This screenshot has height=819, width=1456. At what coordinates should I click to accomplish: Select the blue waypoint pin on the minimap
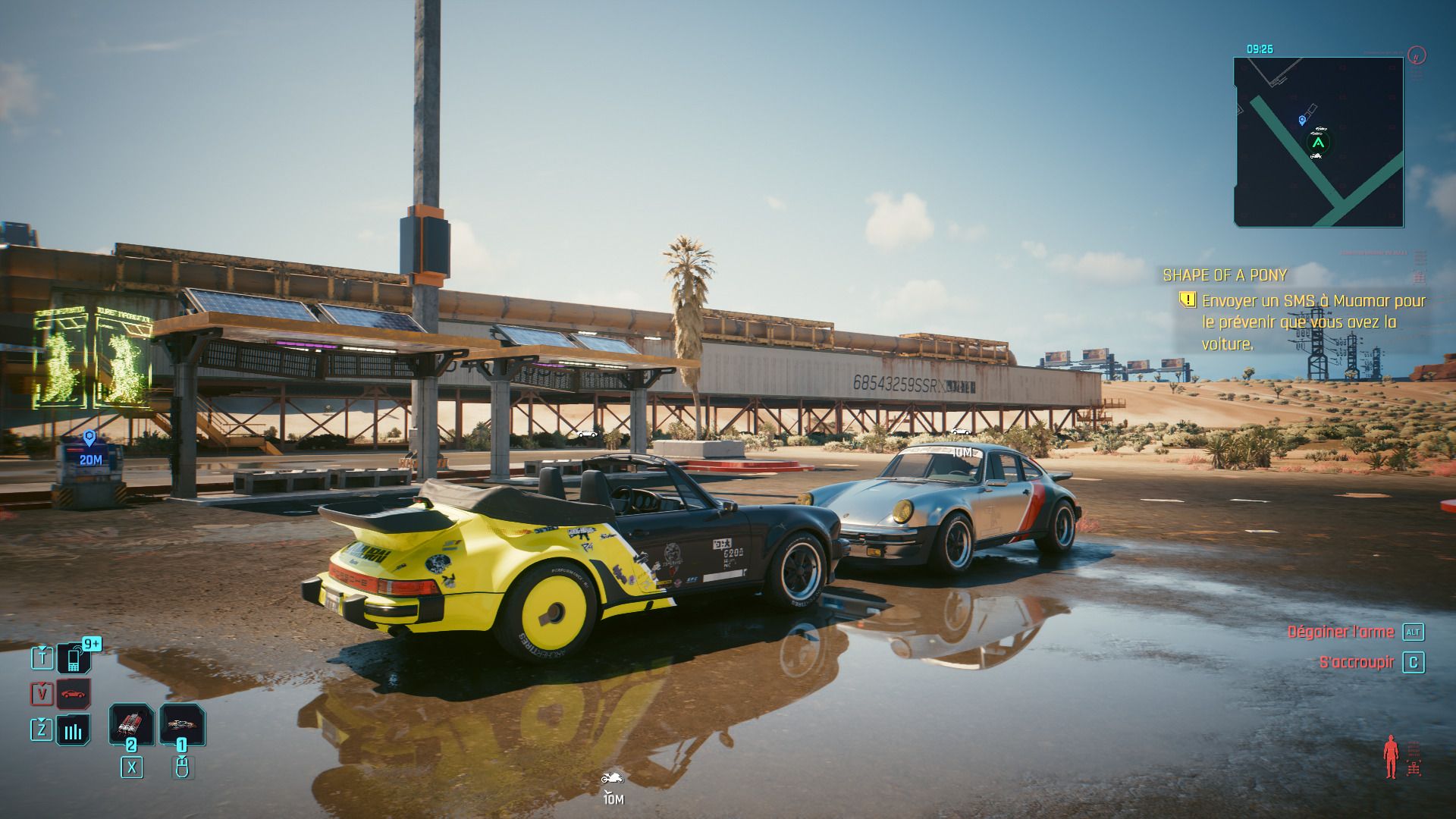(x=1302, y=121)
